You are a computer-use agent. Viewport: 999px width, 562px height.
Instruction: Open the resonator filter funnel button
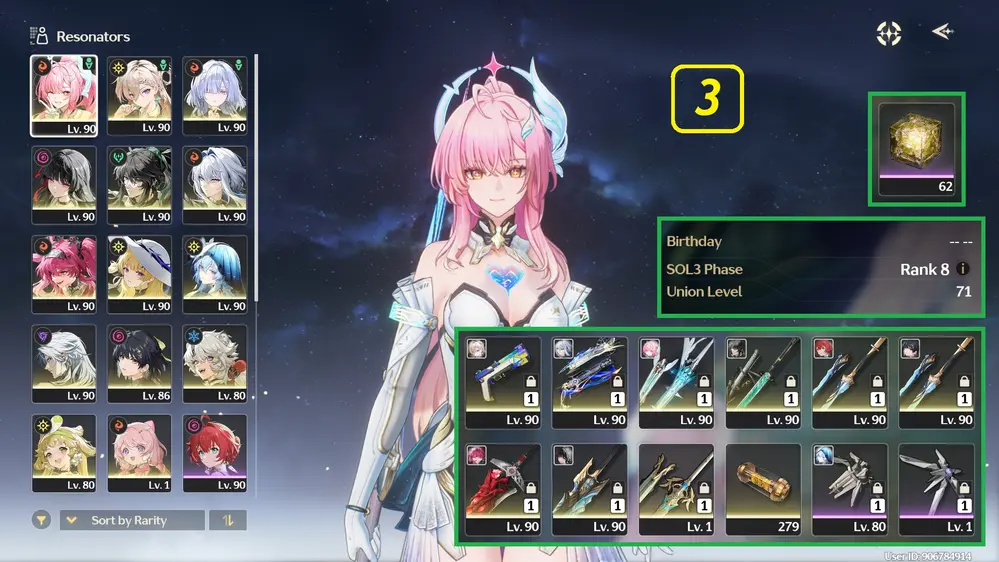pos(42,520)
